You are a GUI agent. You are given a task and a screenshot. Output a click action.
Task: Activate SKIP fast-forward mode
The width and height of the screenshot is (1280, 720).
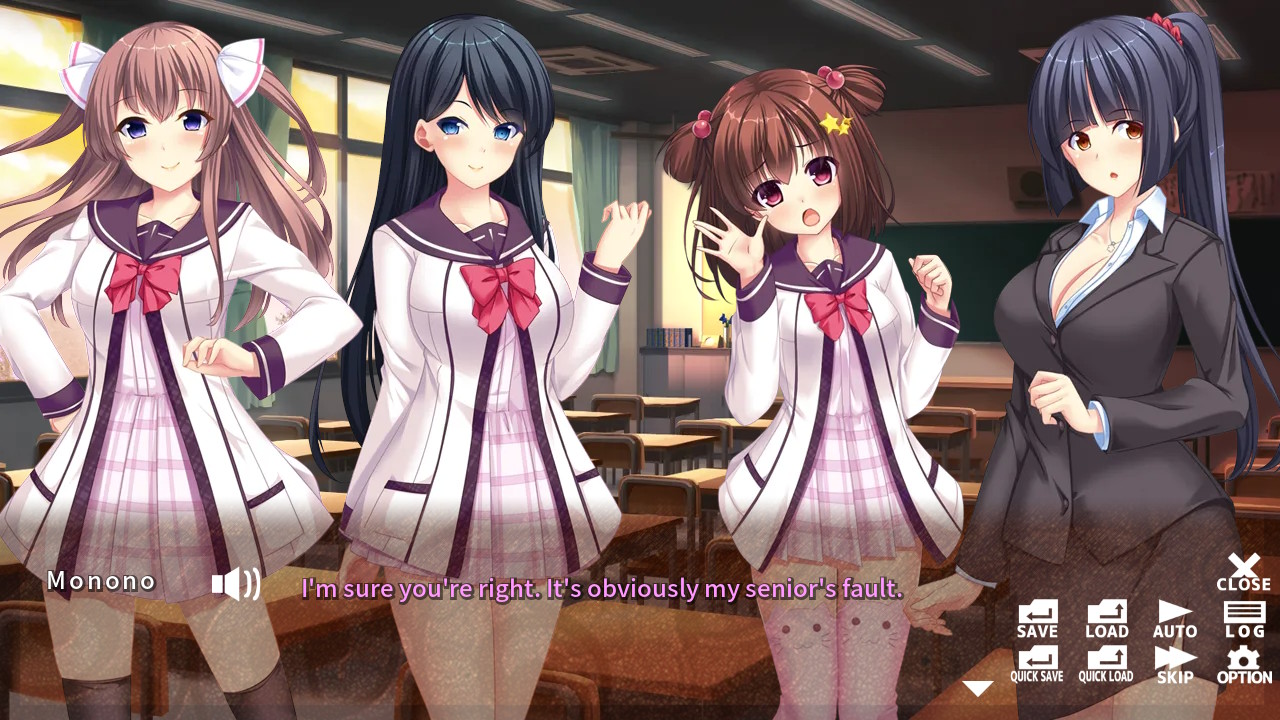(x=1173, y=661)
